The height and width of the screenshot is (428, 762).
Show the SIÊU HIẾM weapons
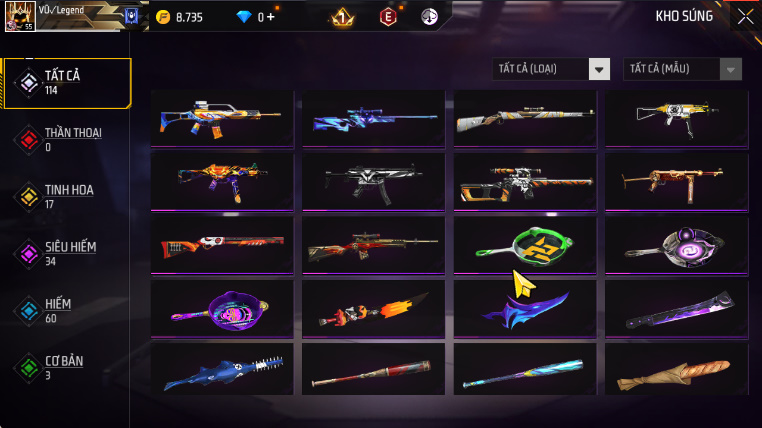(68, 252)
